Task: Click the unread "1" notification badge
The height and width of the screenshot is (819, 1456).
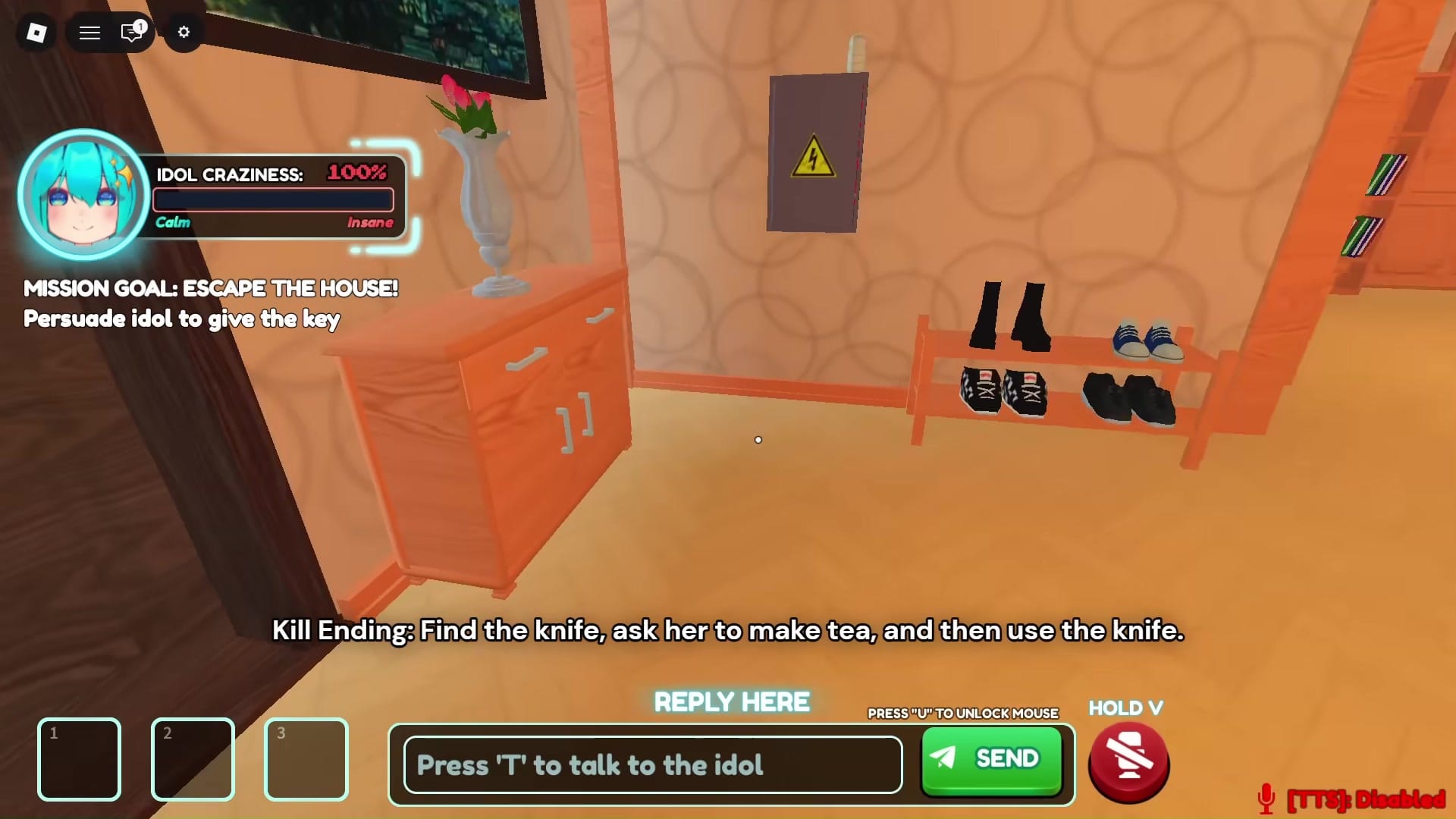Action: coord(140,26)
